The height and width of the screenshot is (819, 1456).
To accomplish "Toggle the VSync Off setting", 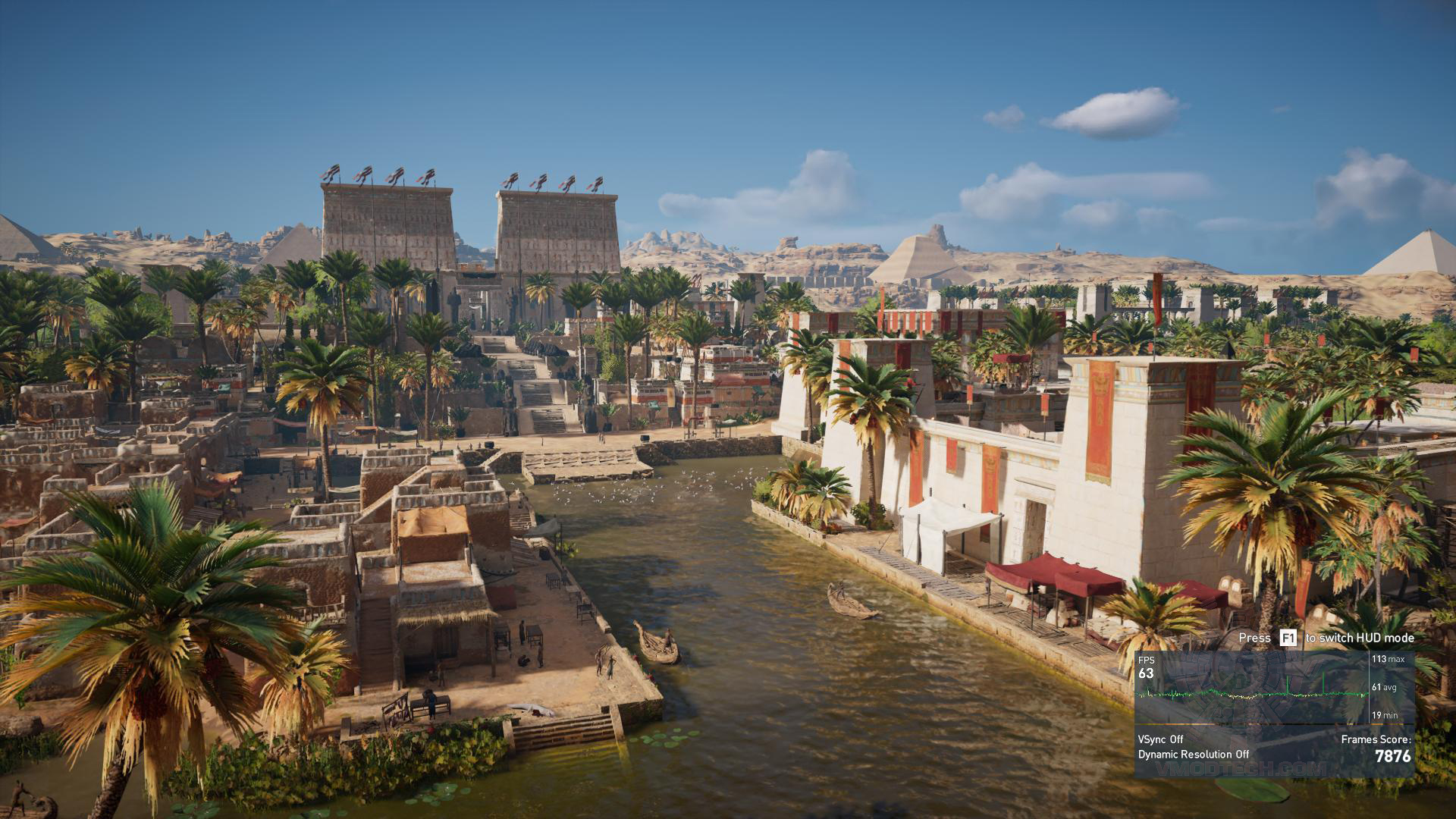I will coord(1160,739).
